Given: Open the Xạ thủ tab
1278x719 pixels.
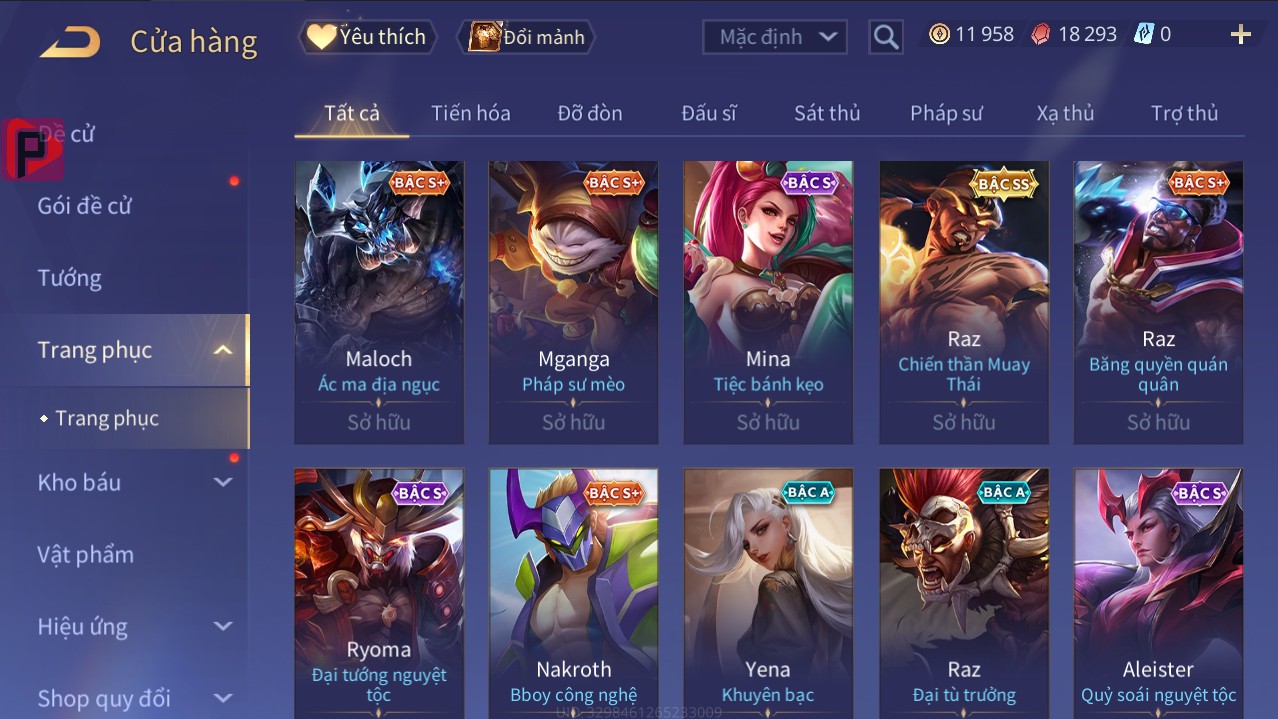Looking at the screenshot, I should pos(1065,113).
